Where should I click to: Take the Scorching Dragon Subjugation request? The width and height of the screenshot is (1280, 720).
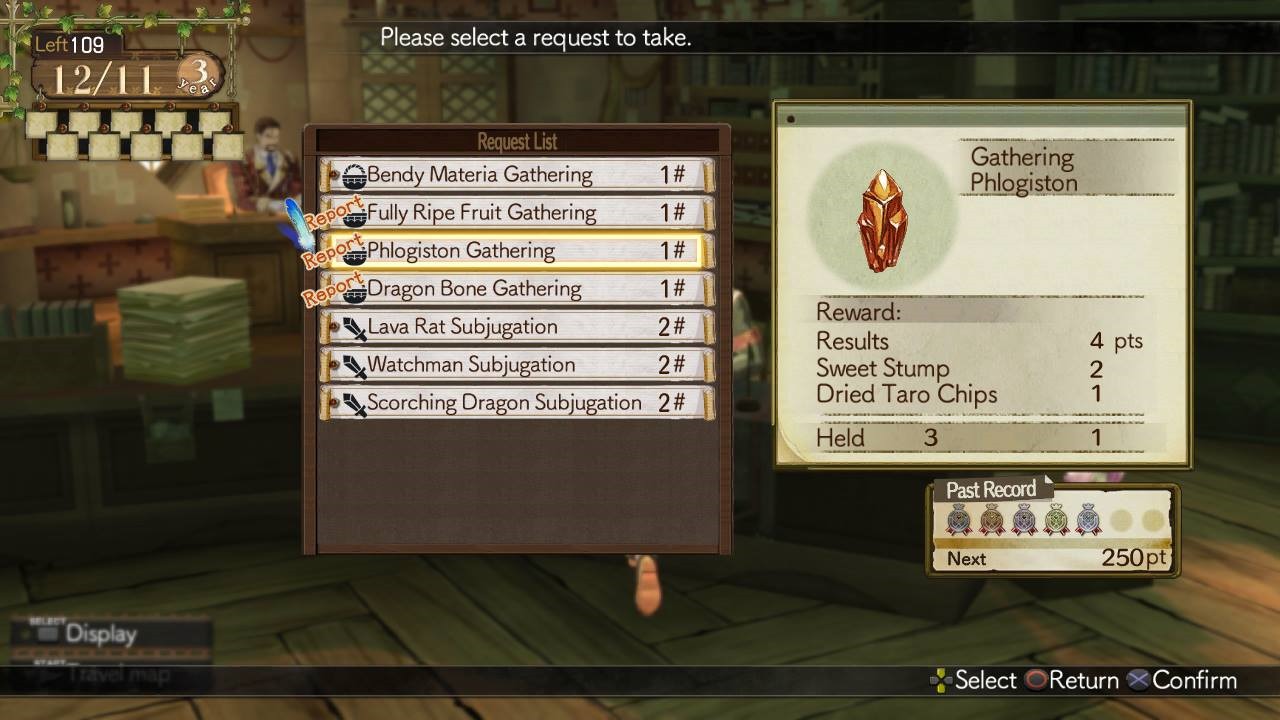[x=516, y=403]
